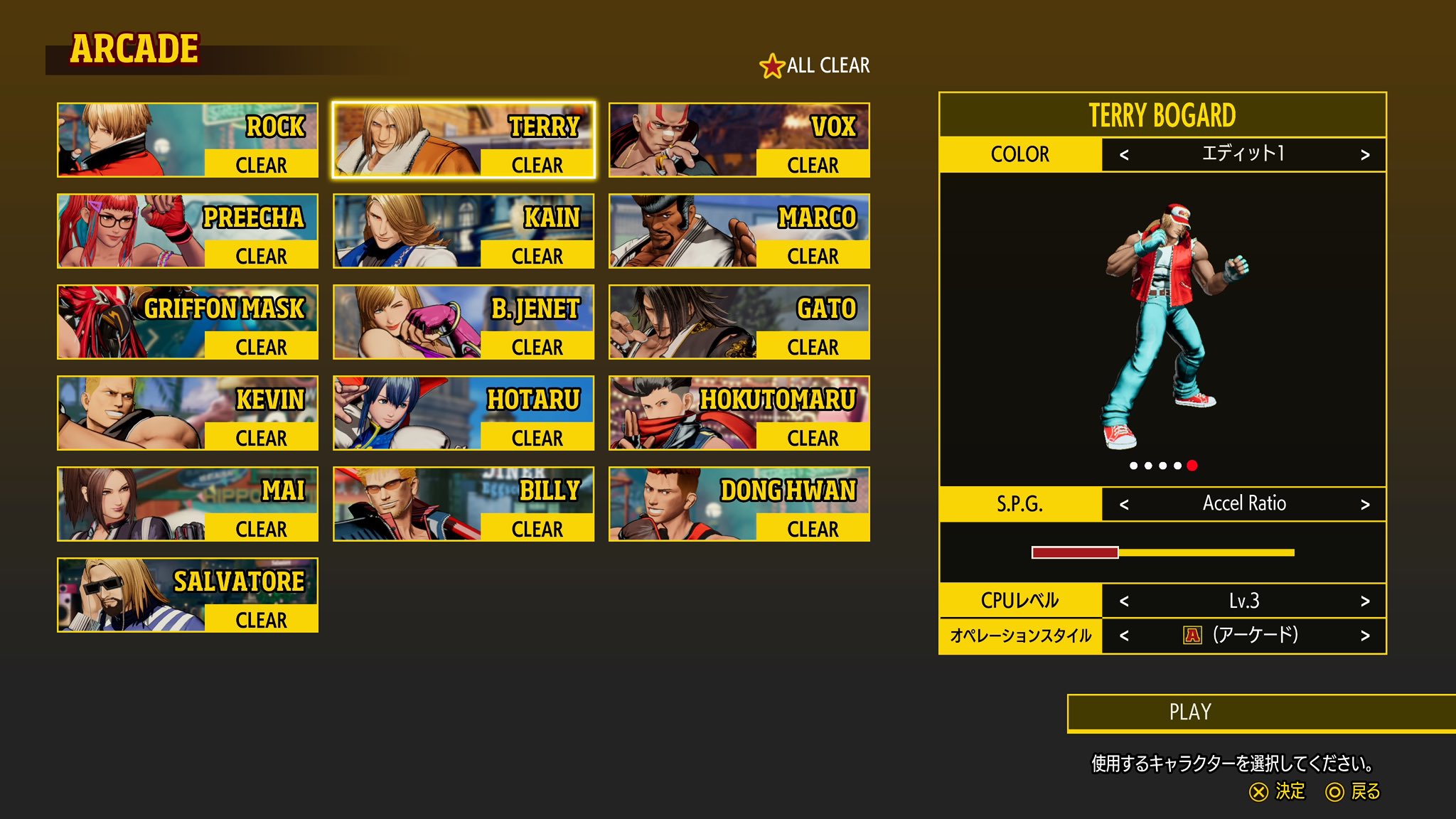Select the Salvatore character tile
1456x819 pixels.
point(188,595)
